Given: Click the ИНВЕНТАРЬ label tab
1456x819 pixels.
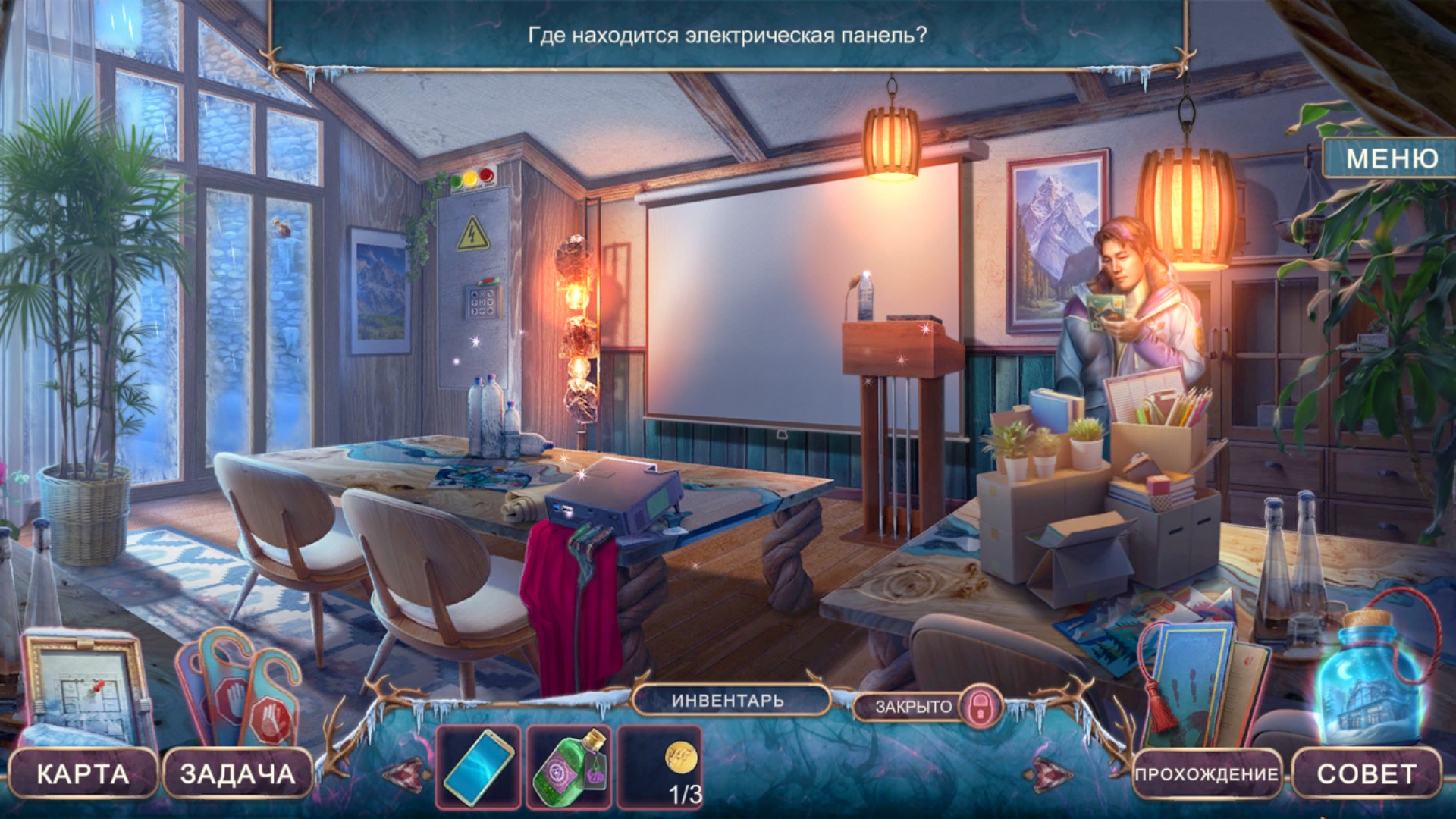Looking at the screenshot, I should (x=728, y=701).
